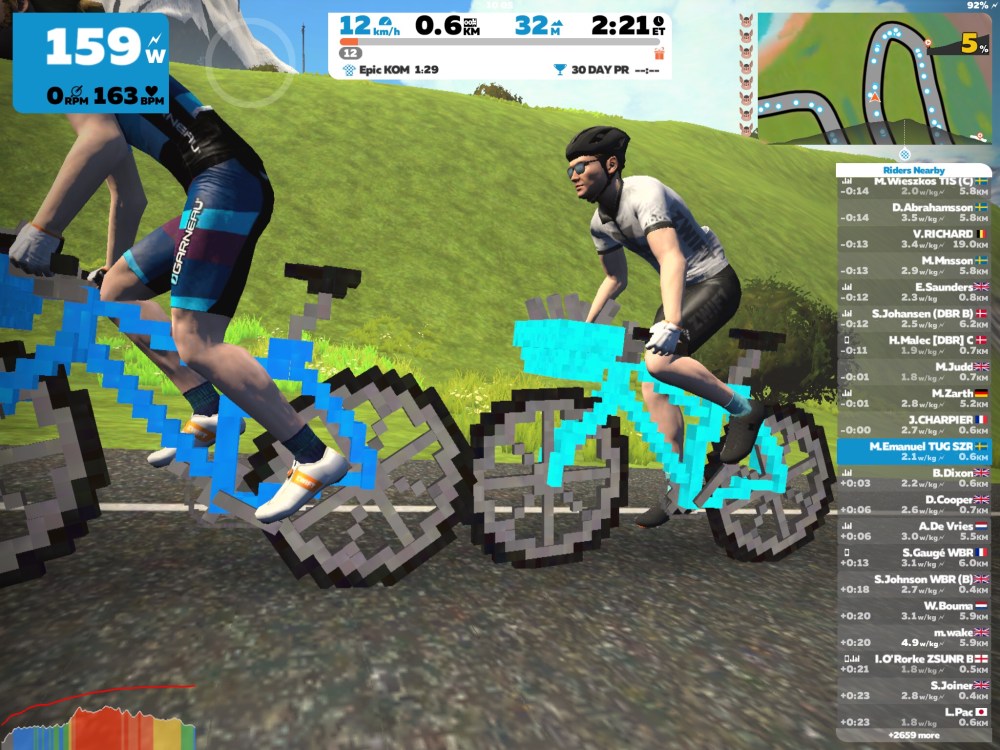Show the +2659 more riders
1000x750 pixels.
tap(913, 735)
